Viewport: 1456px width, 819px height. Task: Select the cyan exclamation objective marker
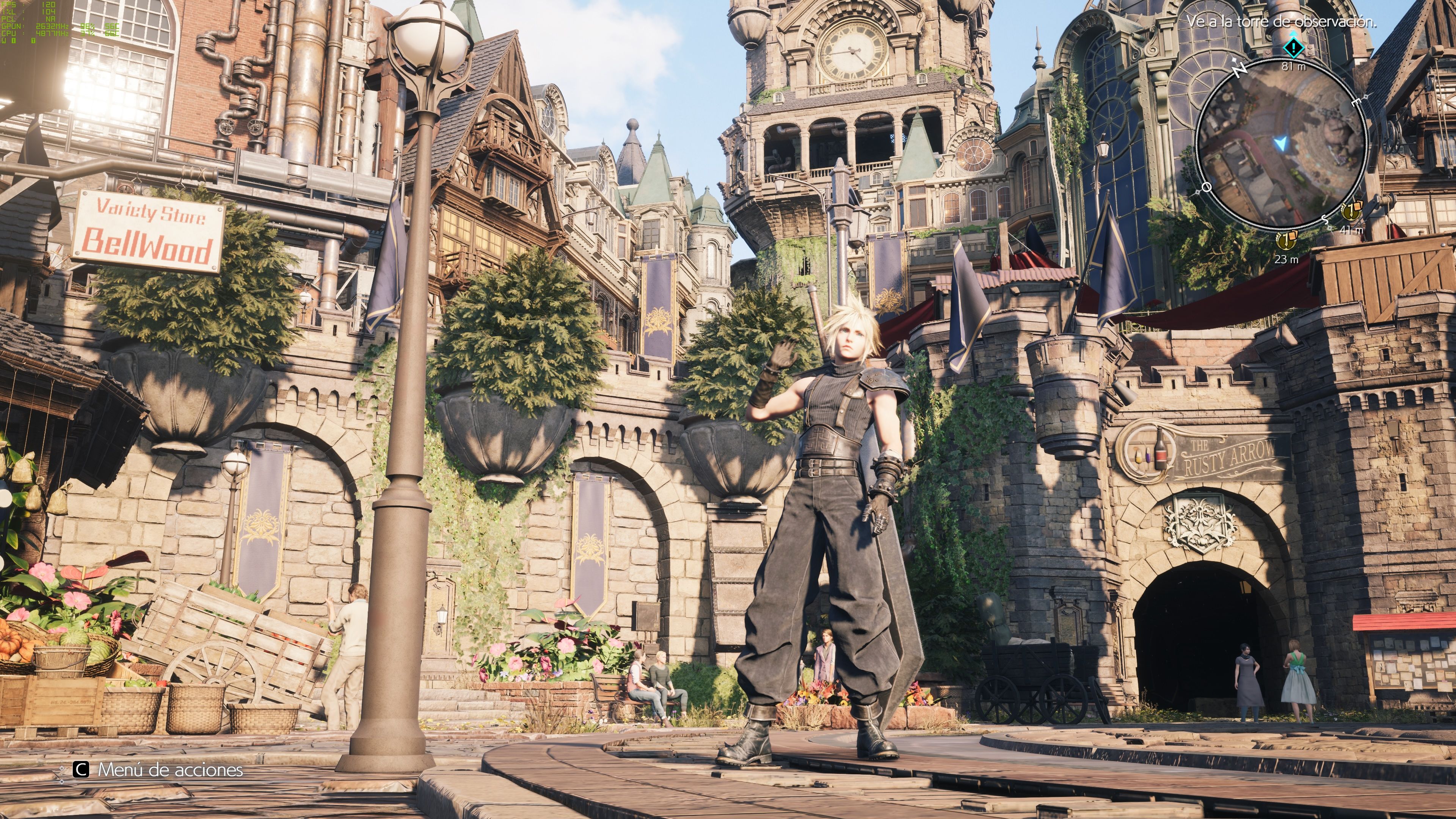pyautogui.click(x=1293, y=48)
